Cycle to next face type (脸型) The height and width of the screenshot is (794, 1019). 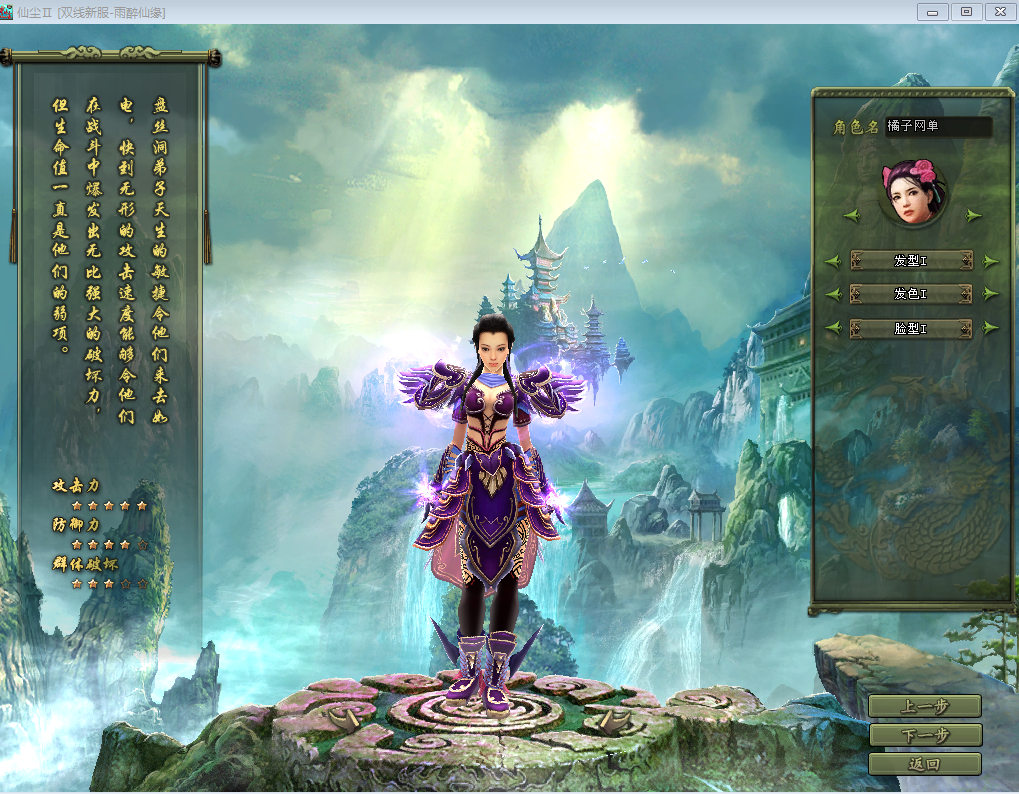click(991, 327)
